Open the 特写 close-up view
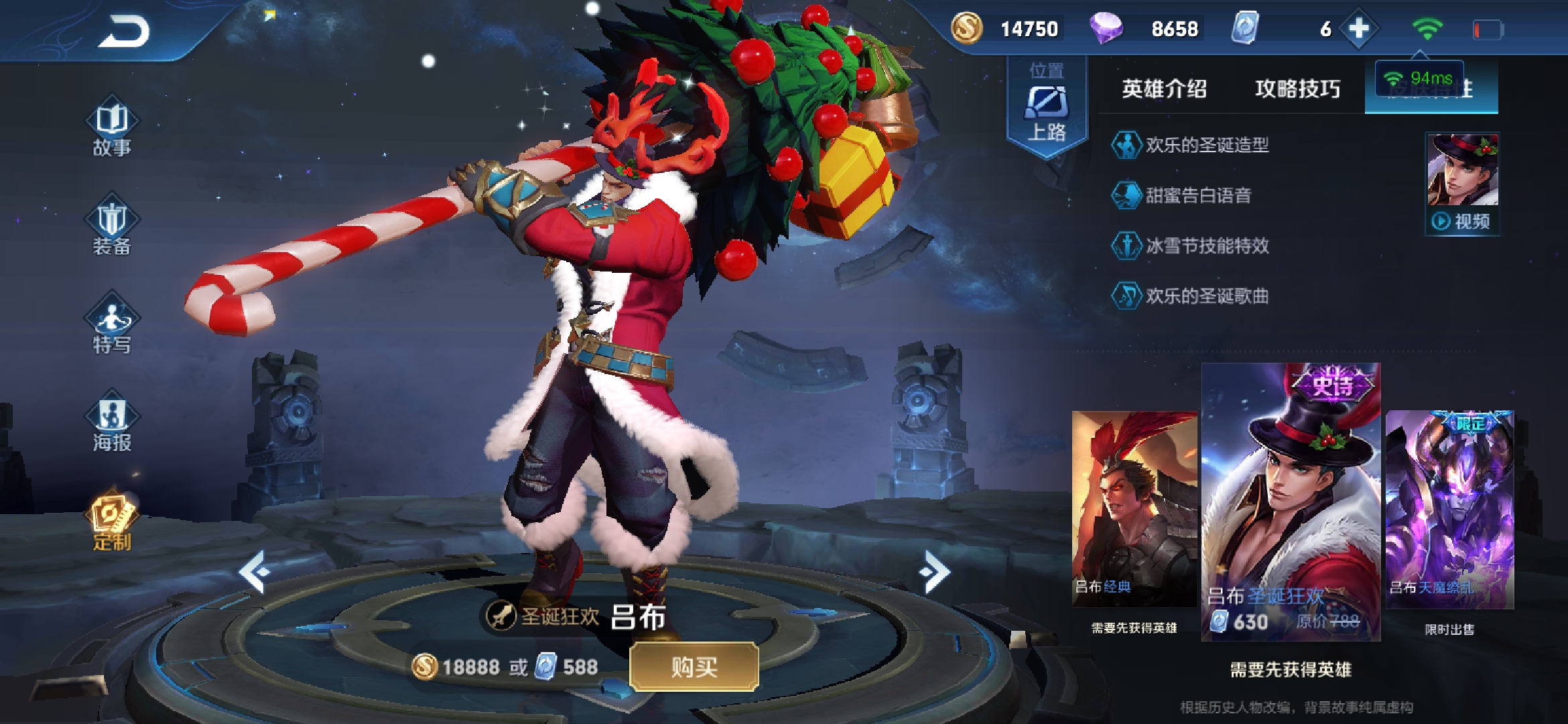The width and height of the screenshot is (1568, 724). pyautogui.click(x=112, y=326)
